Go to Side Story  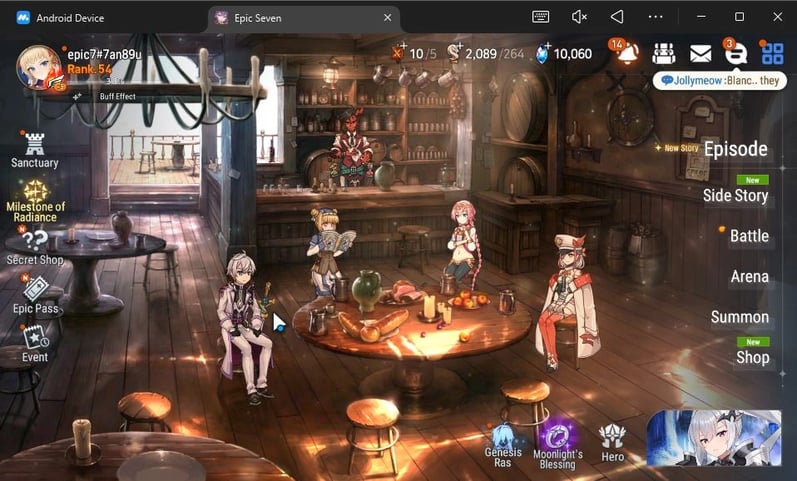(x=735, y=195)
